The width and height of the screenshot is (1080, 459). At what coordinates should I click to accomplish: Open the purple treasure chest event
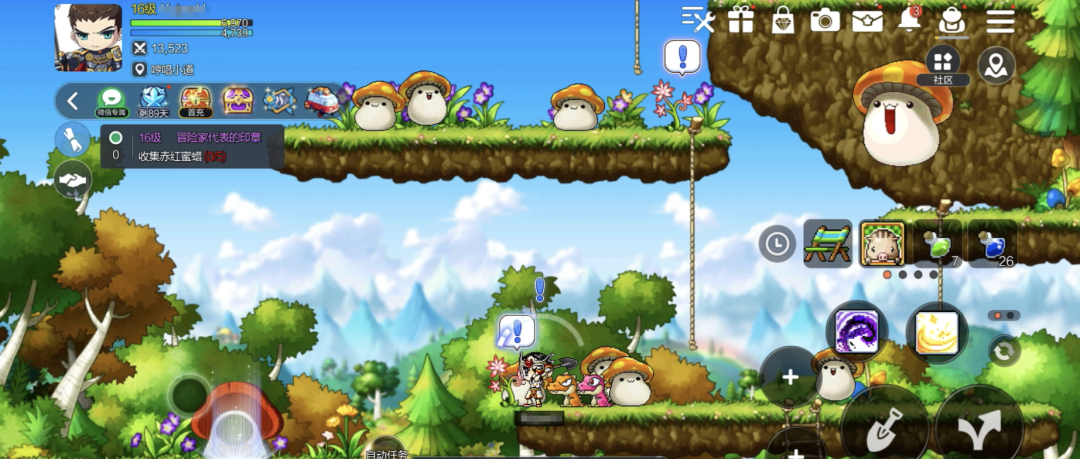point(237,101)
